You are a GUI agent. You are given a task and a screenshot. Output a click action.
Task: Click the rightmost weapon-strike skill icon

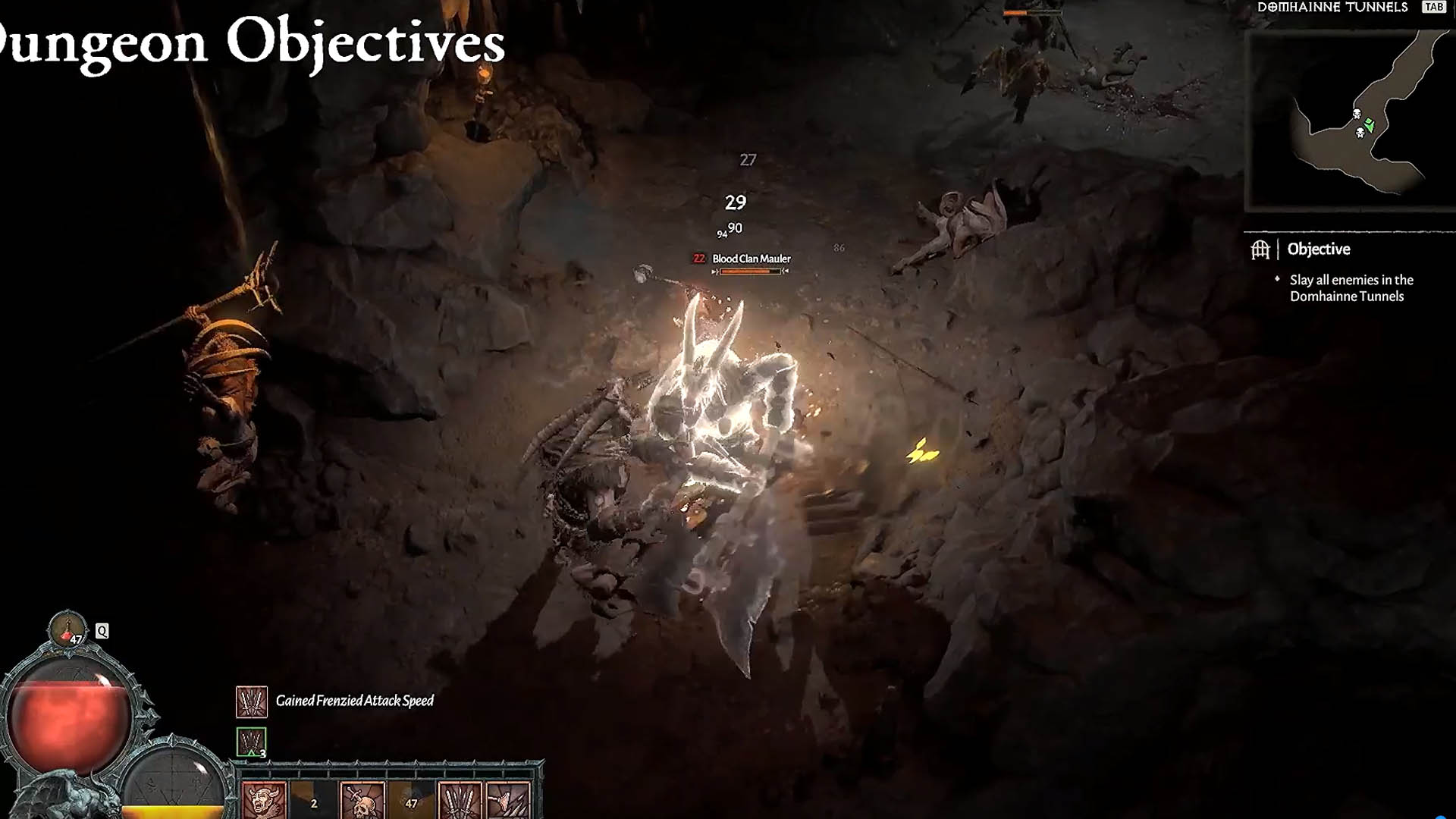pyautogui.click(x=509, y=802)
